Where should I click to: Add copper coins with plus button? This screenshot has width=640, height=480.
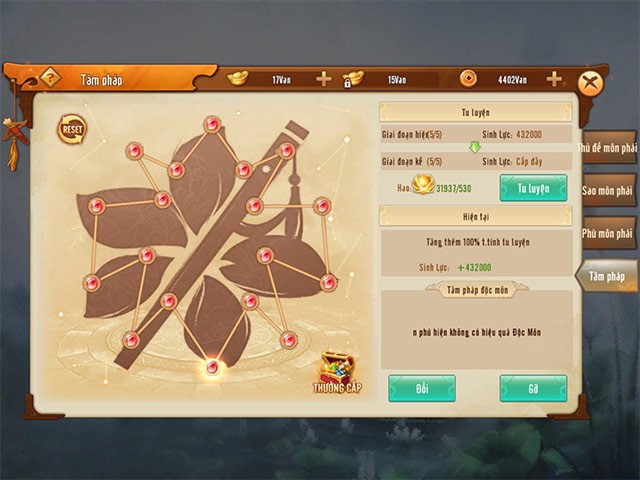(x=554, y=79)
